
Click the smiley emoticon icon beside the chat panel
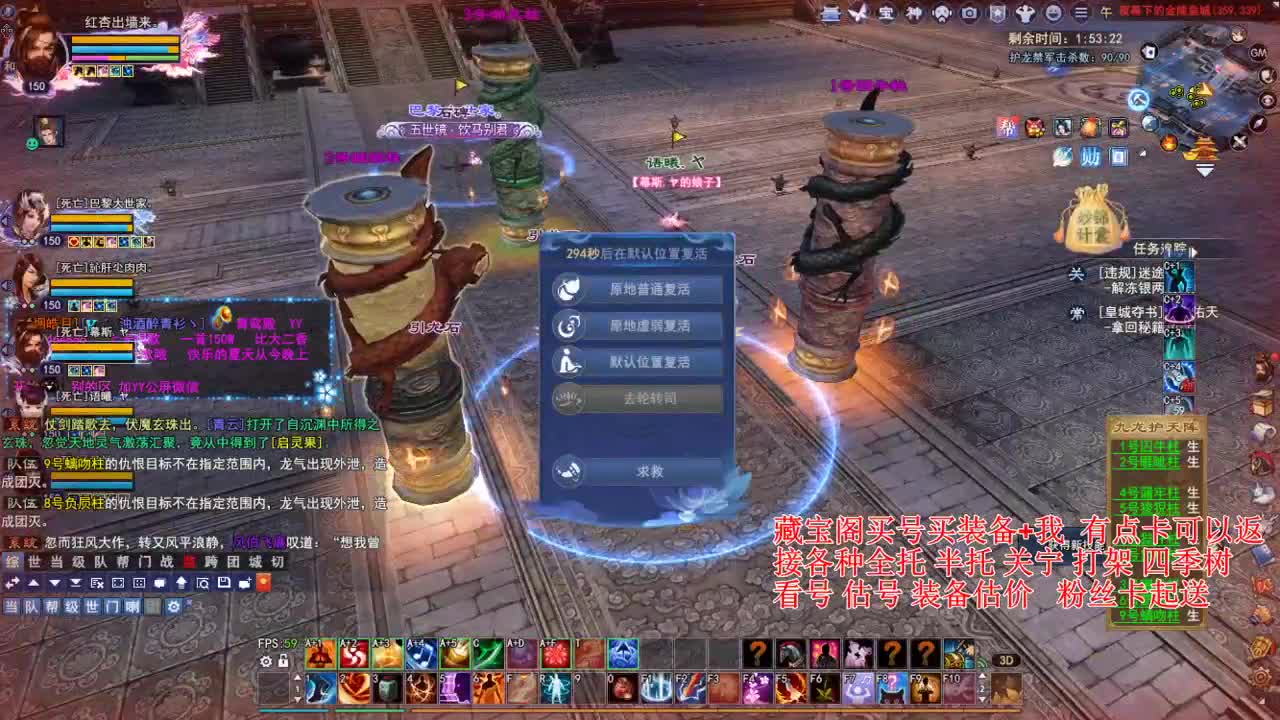[x=31, y=145]
